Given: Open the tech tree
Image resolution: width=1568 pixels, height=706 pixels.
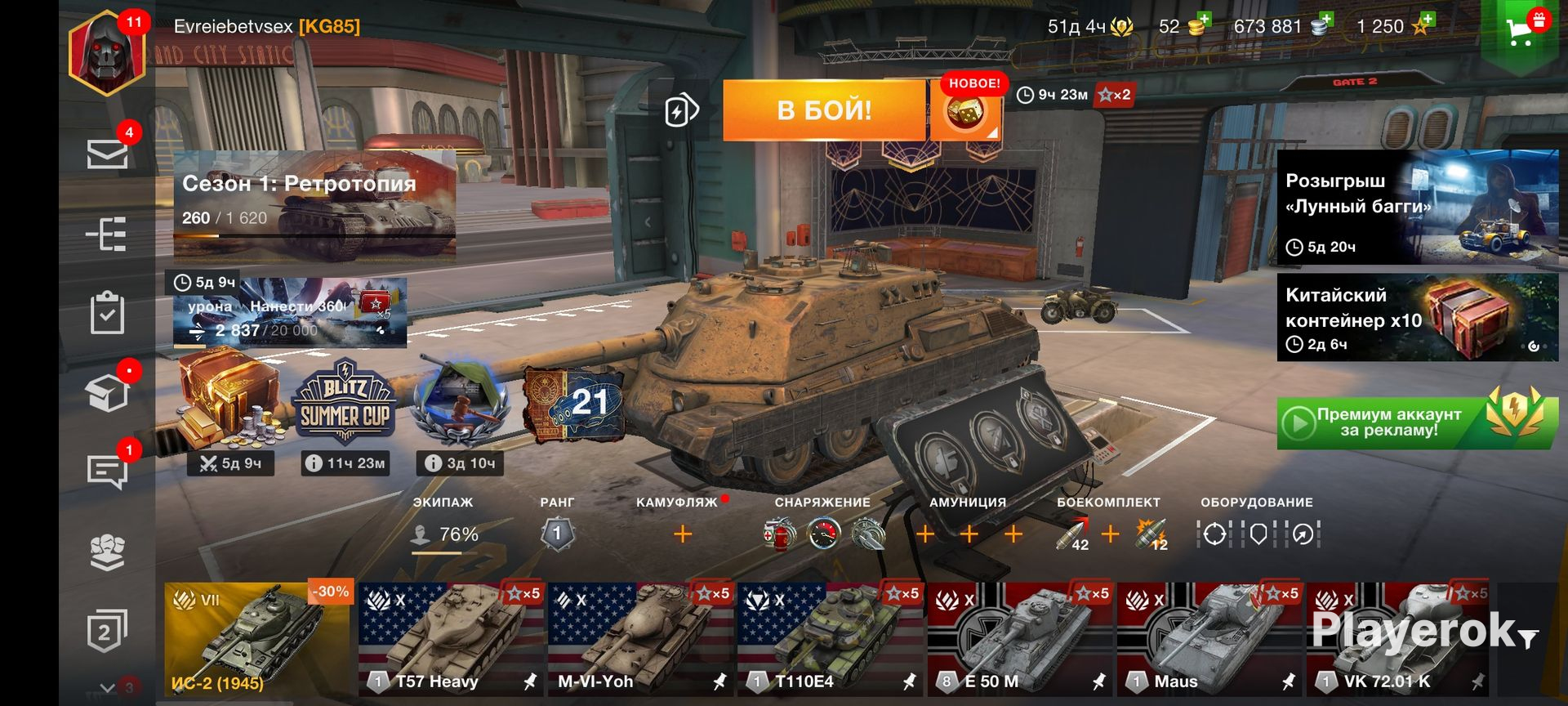Looking at the screenshot, I should pyautogui.click(x=107, y=235).
